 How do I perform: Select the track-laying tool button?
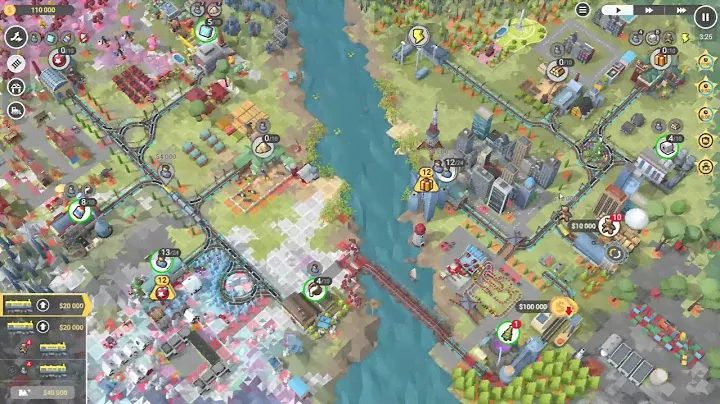point(16,36)
